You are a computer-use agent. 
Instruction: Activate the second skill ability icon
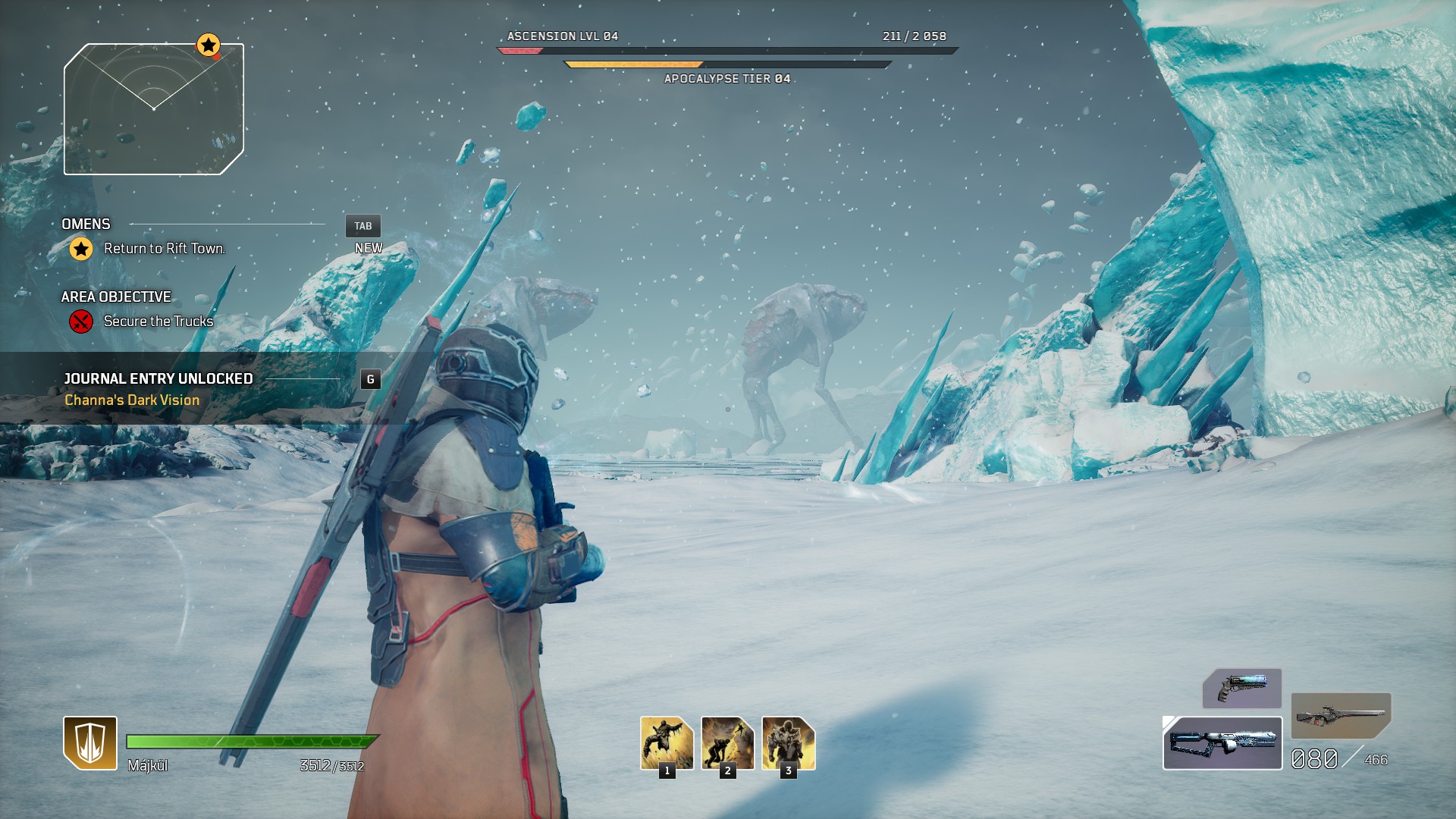coord(727,743)
